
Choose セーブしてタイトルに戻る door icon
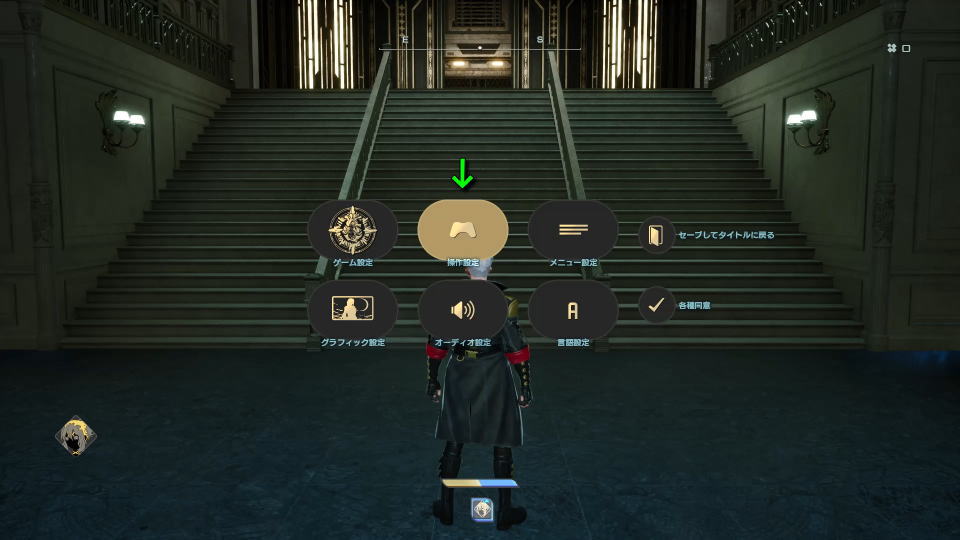656,235
